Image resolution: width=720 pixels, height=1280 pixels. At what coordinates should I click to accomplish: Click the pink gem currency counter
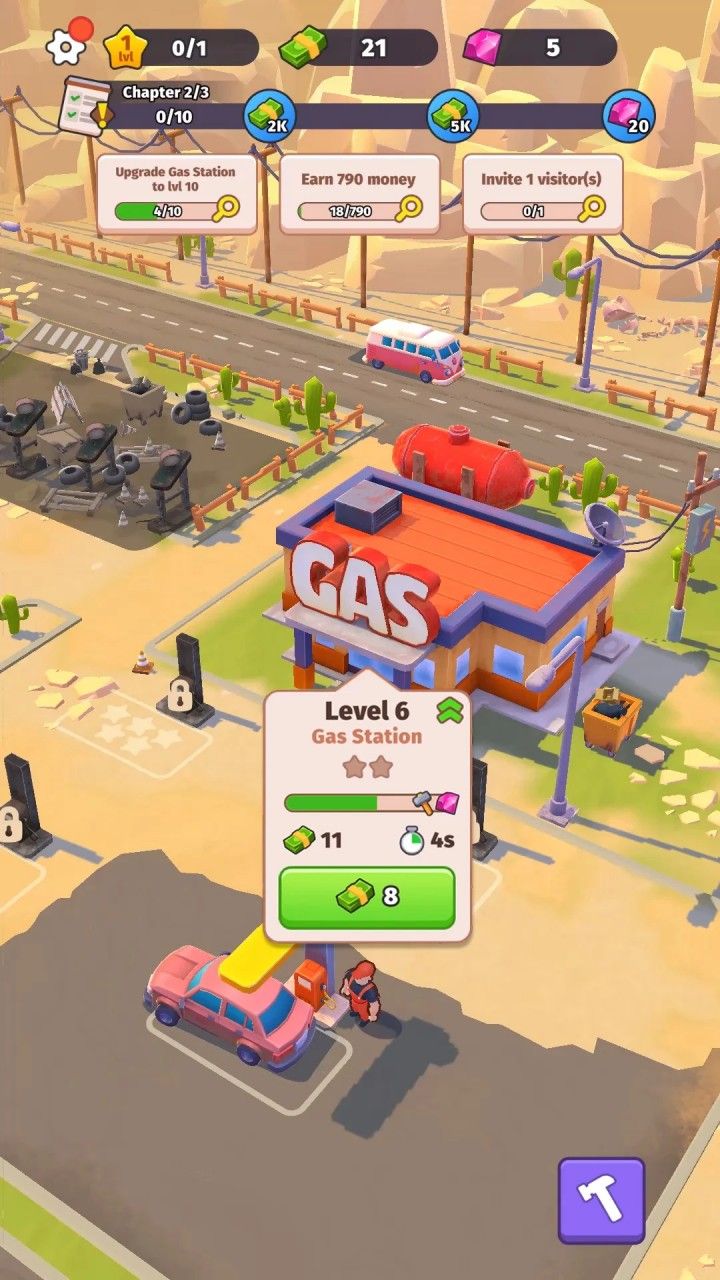click(540, 47)
